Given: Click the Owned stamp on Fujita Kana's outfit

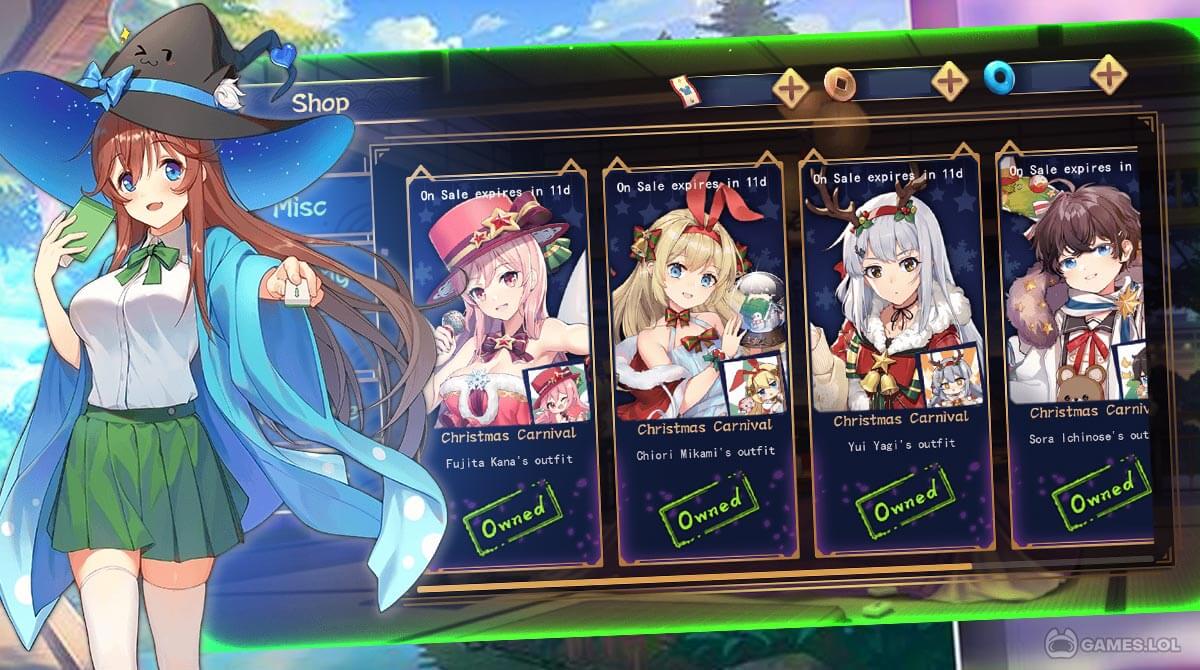Looking at the screenshot, I should (x=514, y=514).
